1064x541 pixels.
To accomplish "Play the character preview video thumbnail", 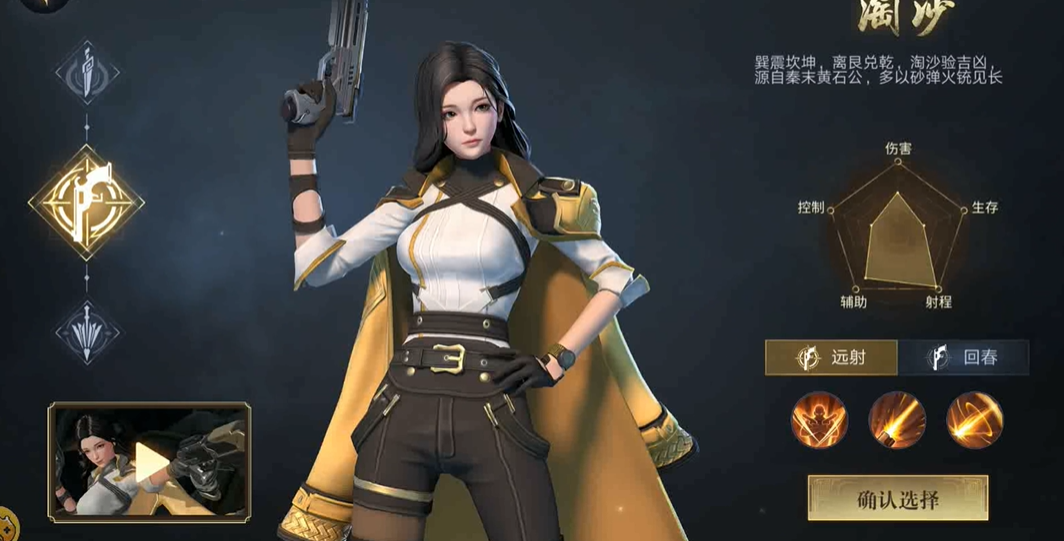I will pos(150,461).
